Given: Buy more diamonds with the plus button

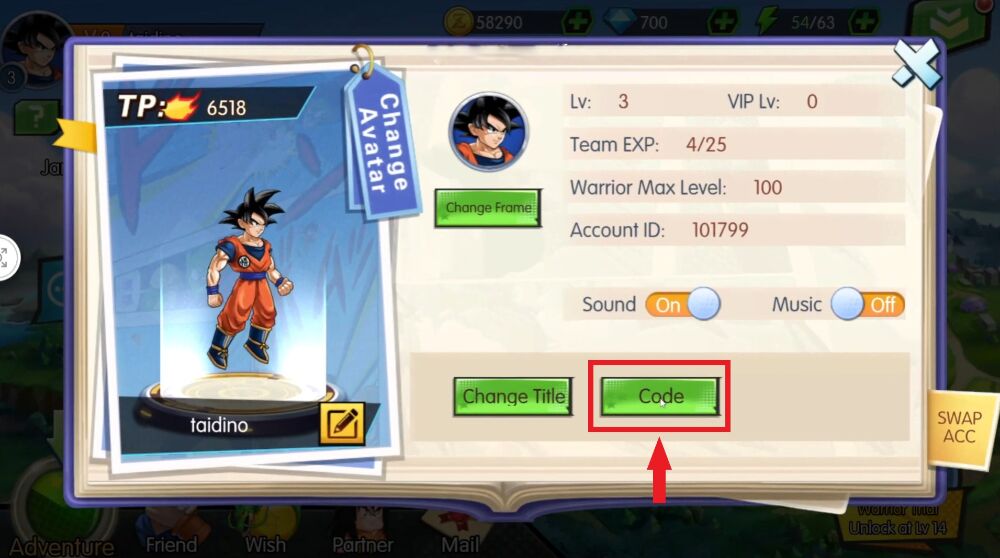Looking at the screenshot, I should [x=723, y=21].
